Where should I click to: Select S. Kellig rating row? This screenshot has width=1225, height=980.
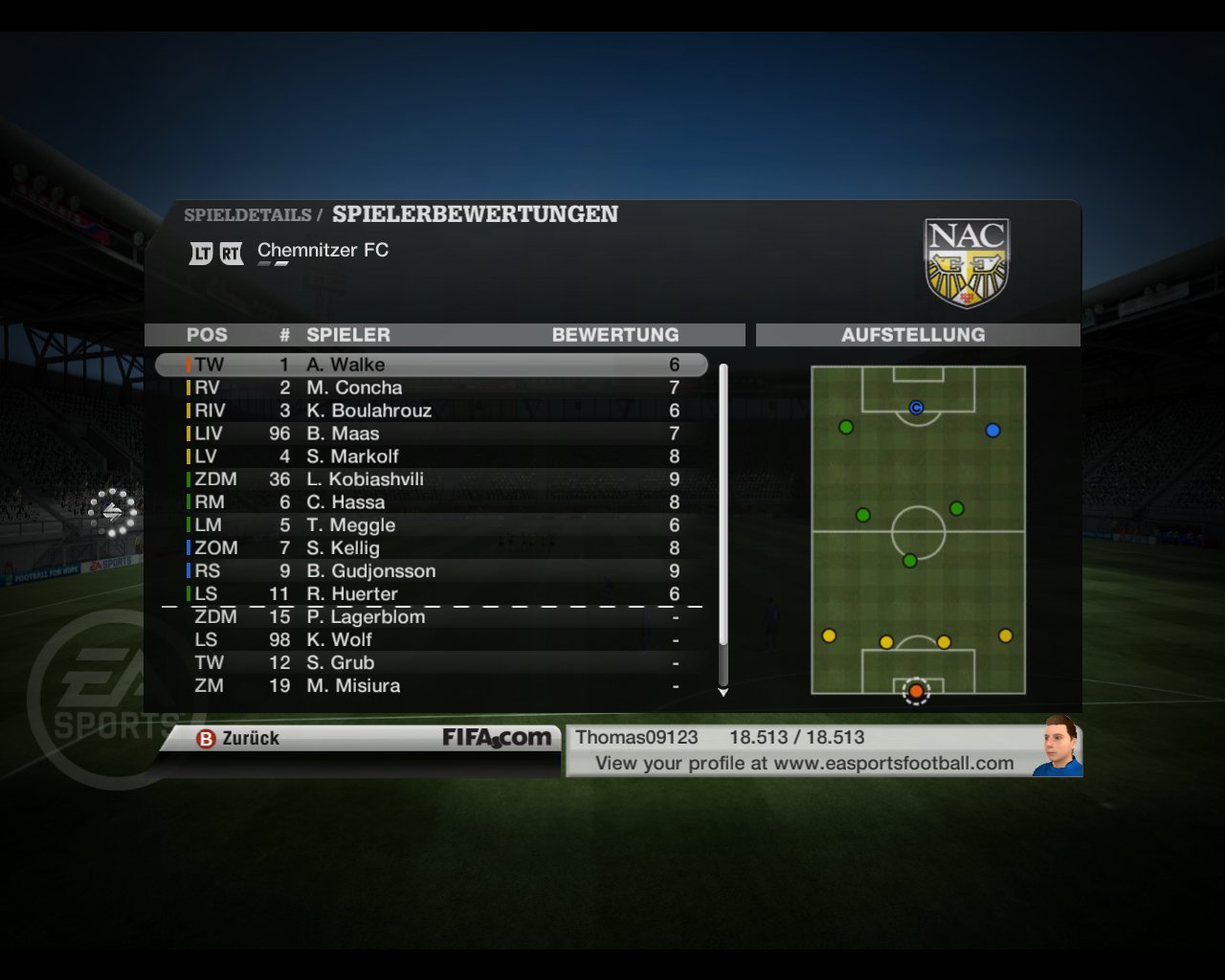pyautogui.click(x=431, y=548)
